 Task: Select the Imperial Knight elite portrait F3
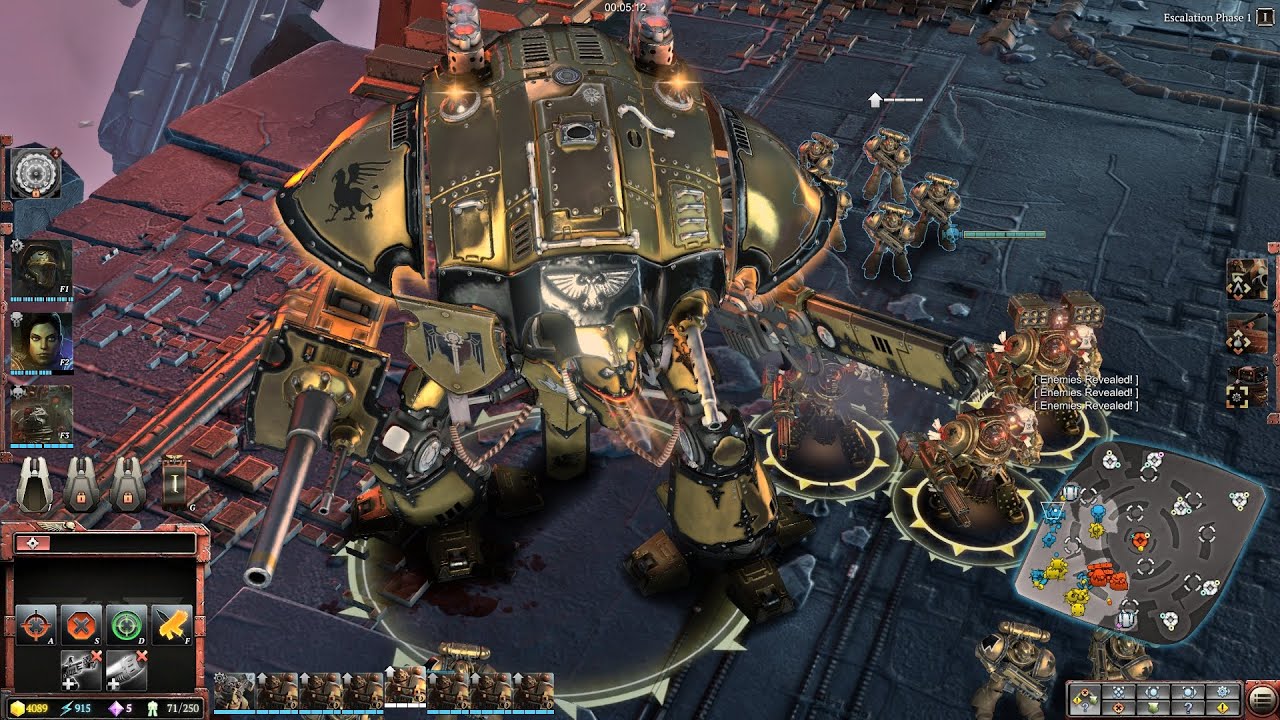tap(42, 414)
